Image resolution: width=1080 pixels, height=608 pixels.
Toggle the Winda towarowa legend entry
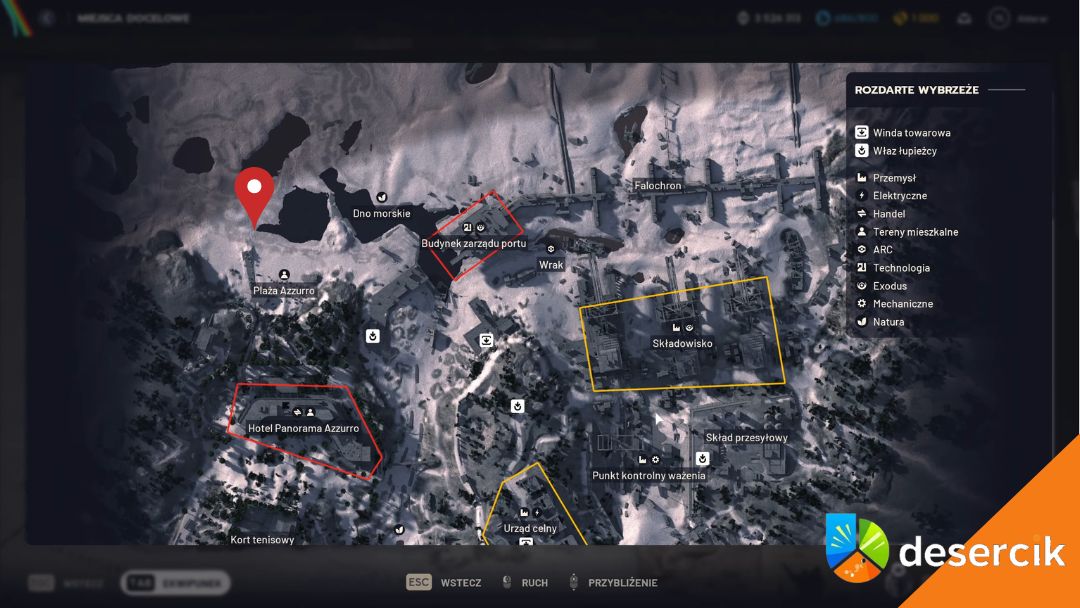[910, 133]
